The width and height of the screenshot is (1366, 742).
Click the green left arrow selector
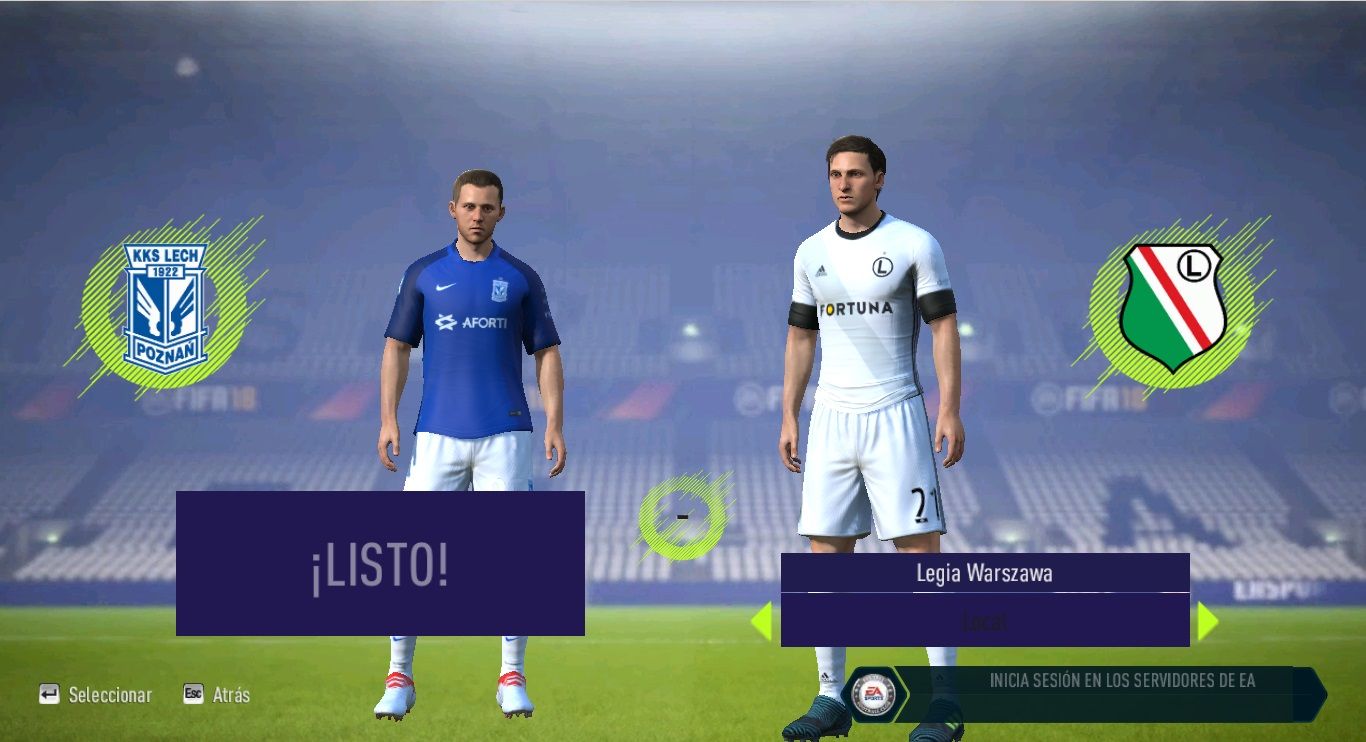[761, 621]
